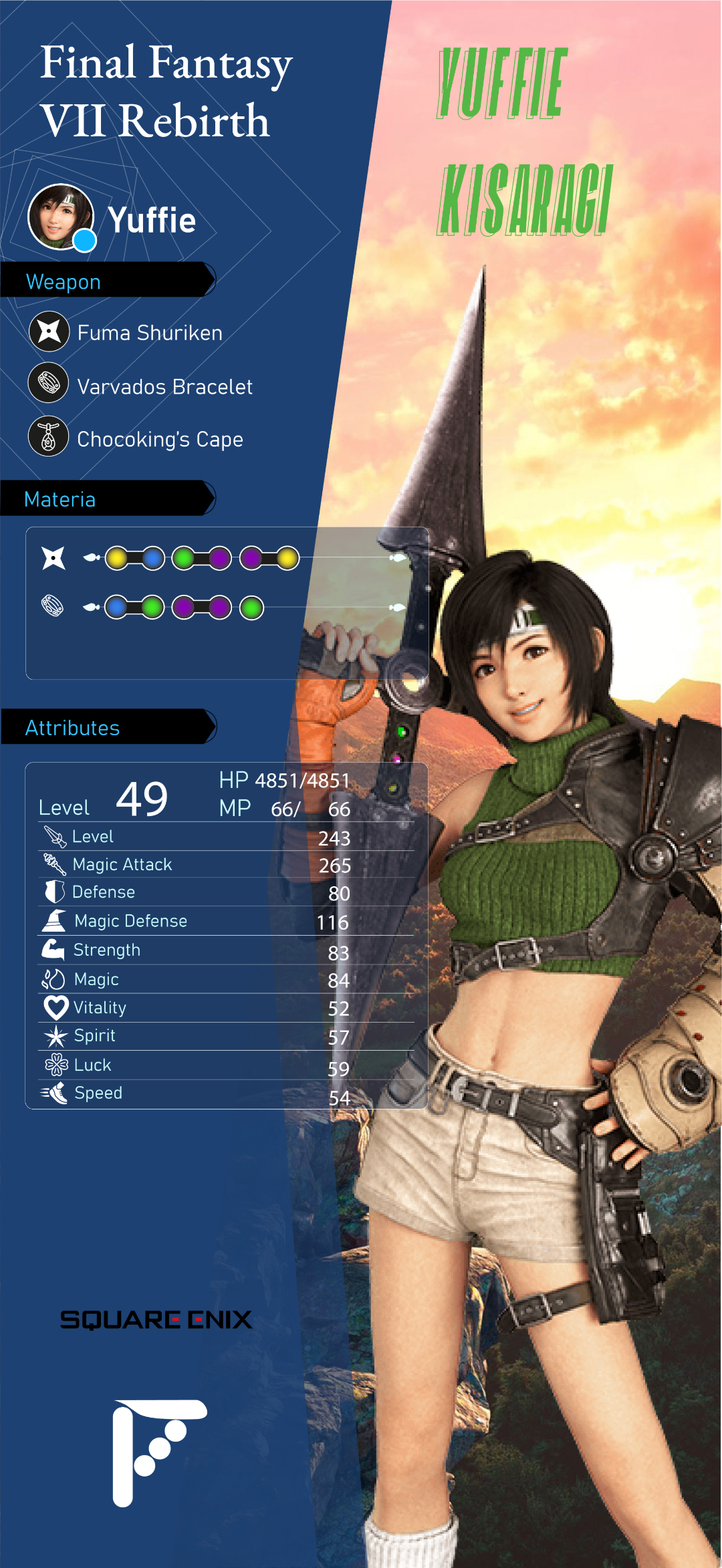Select Yuffie's character portrait
Image resolution: width=722 pixels, height=1568 pixels.
tap(61, 217)
